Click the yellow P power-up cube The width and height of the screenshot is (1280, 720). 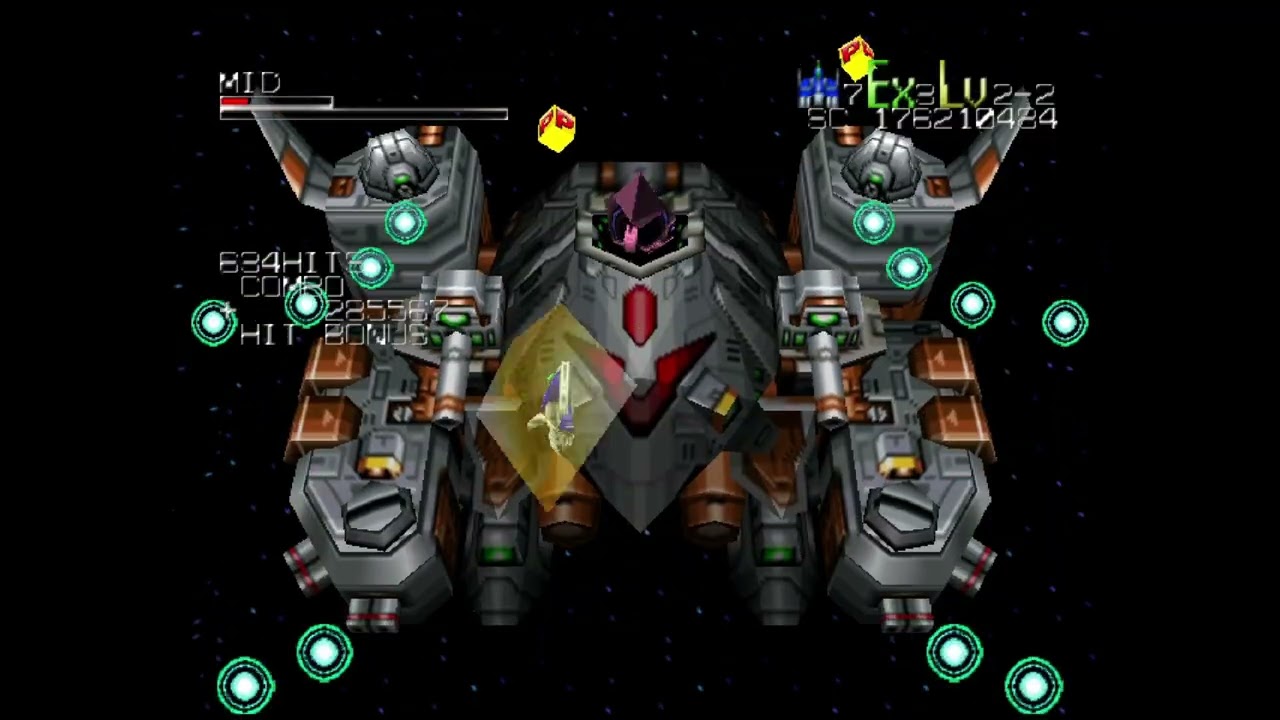tap(557, 128)
